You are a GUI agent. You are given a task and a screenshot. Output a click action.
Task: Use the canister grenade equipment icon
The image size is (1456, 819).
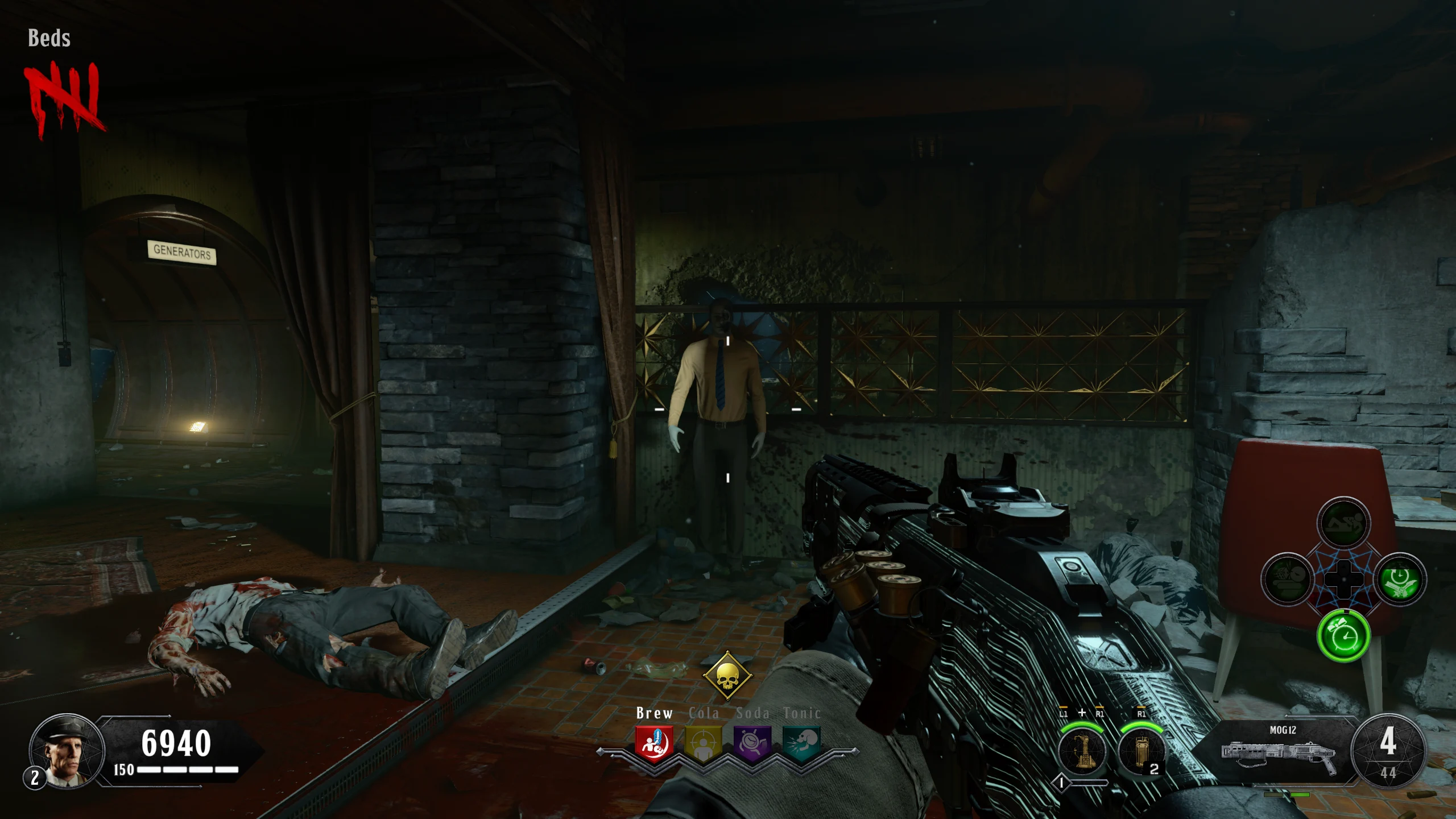[1141, 751]
